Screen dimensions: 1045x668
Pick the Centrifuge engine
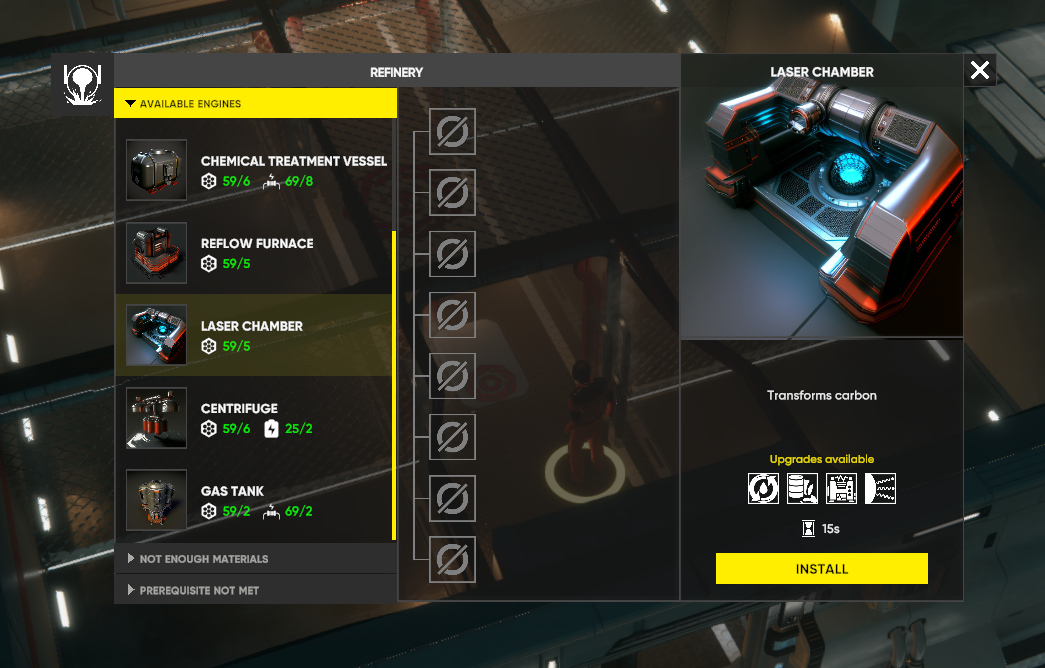[256, 418]
